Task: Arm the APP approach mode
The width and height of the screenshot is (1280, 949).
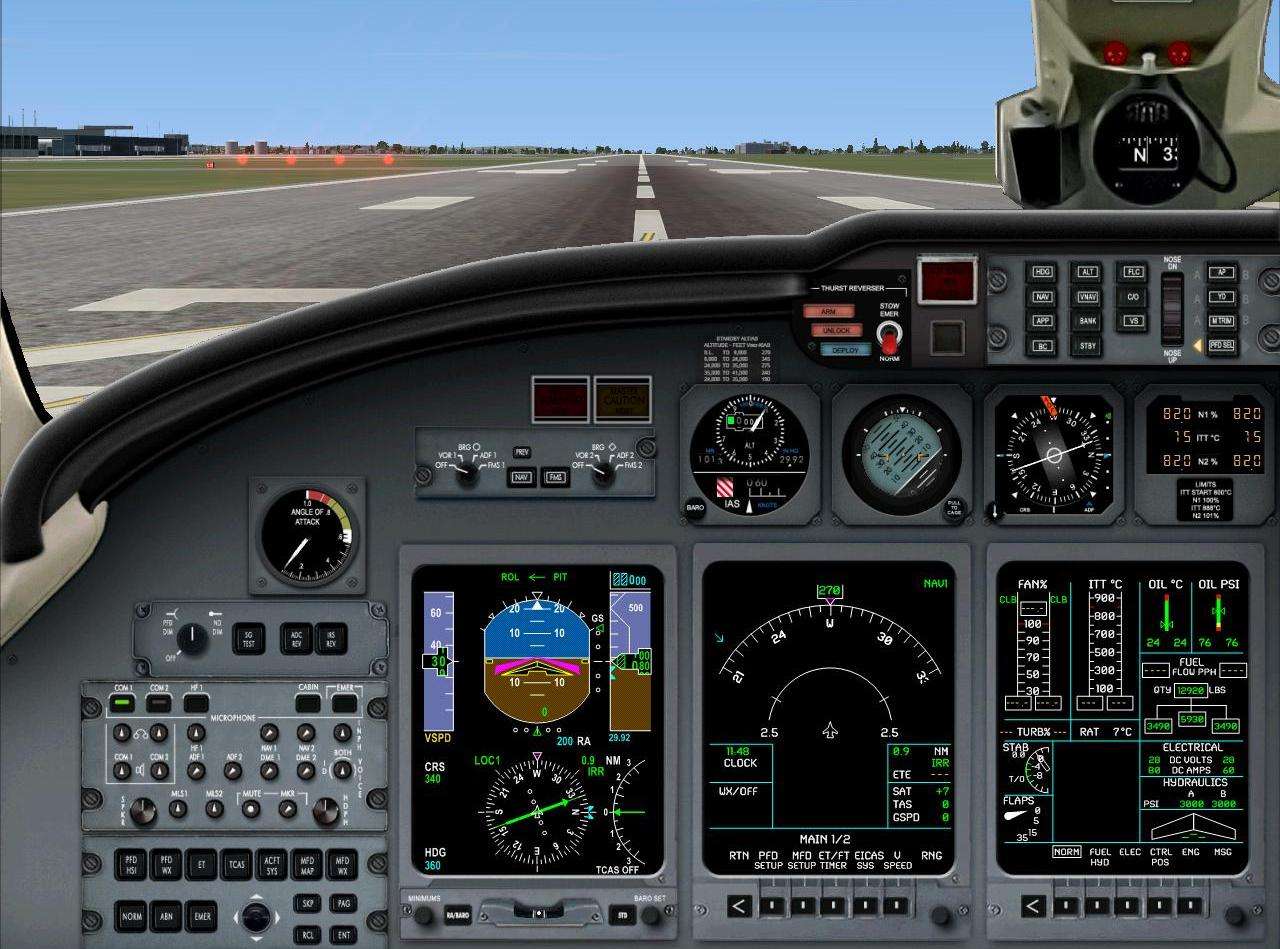Action: 1041,320
